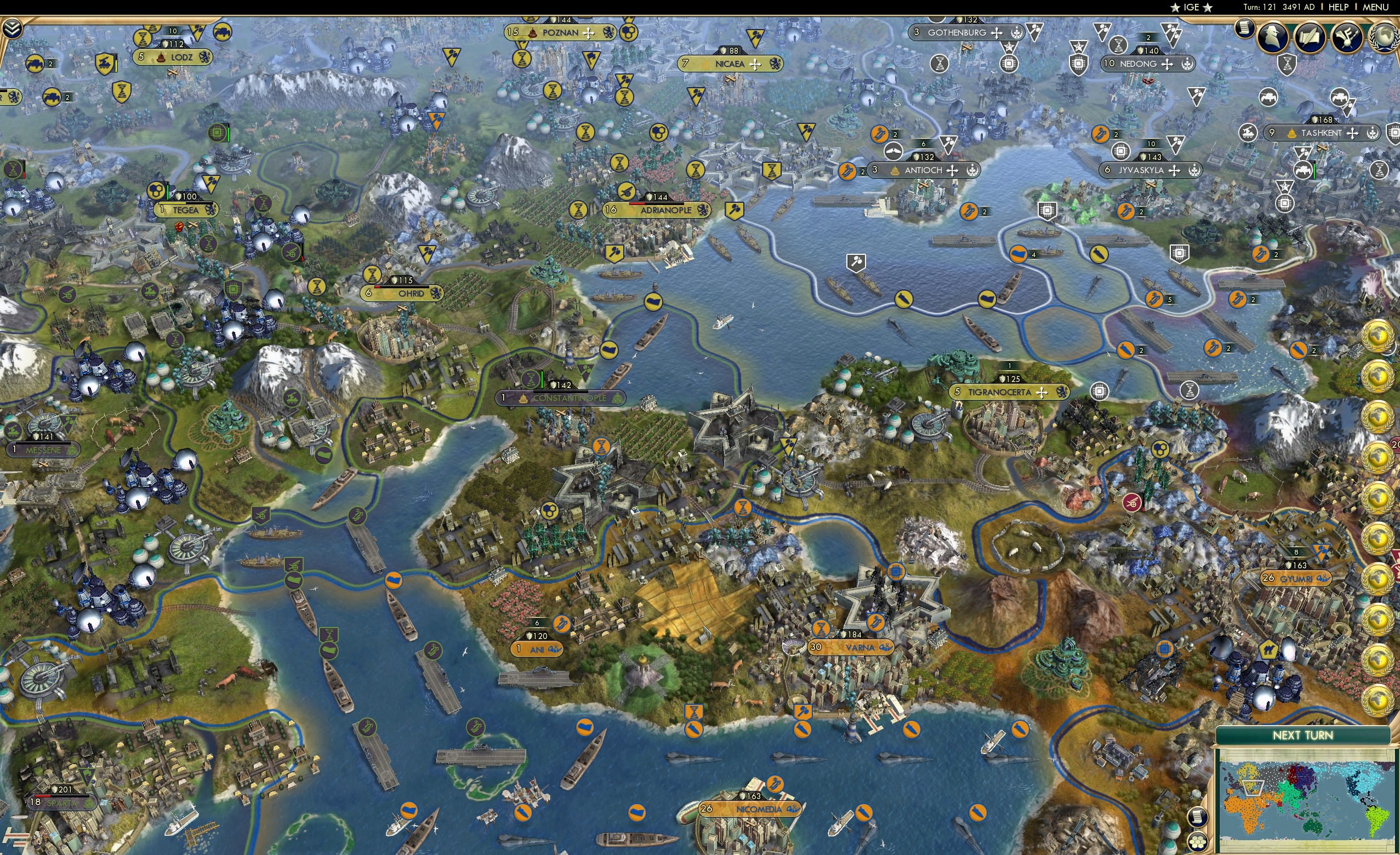Viewport: 1400px width, 855px height.
Task: Collapse notifications with the top-left double chevron
Action: click(12, 29)
